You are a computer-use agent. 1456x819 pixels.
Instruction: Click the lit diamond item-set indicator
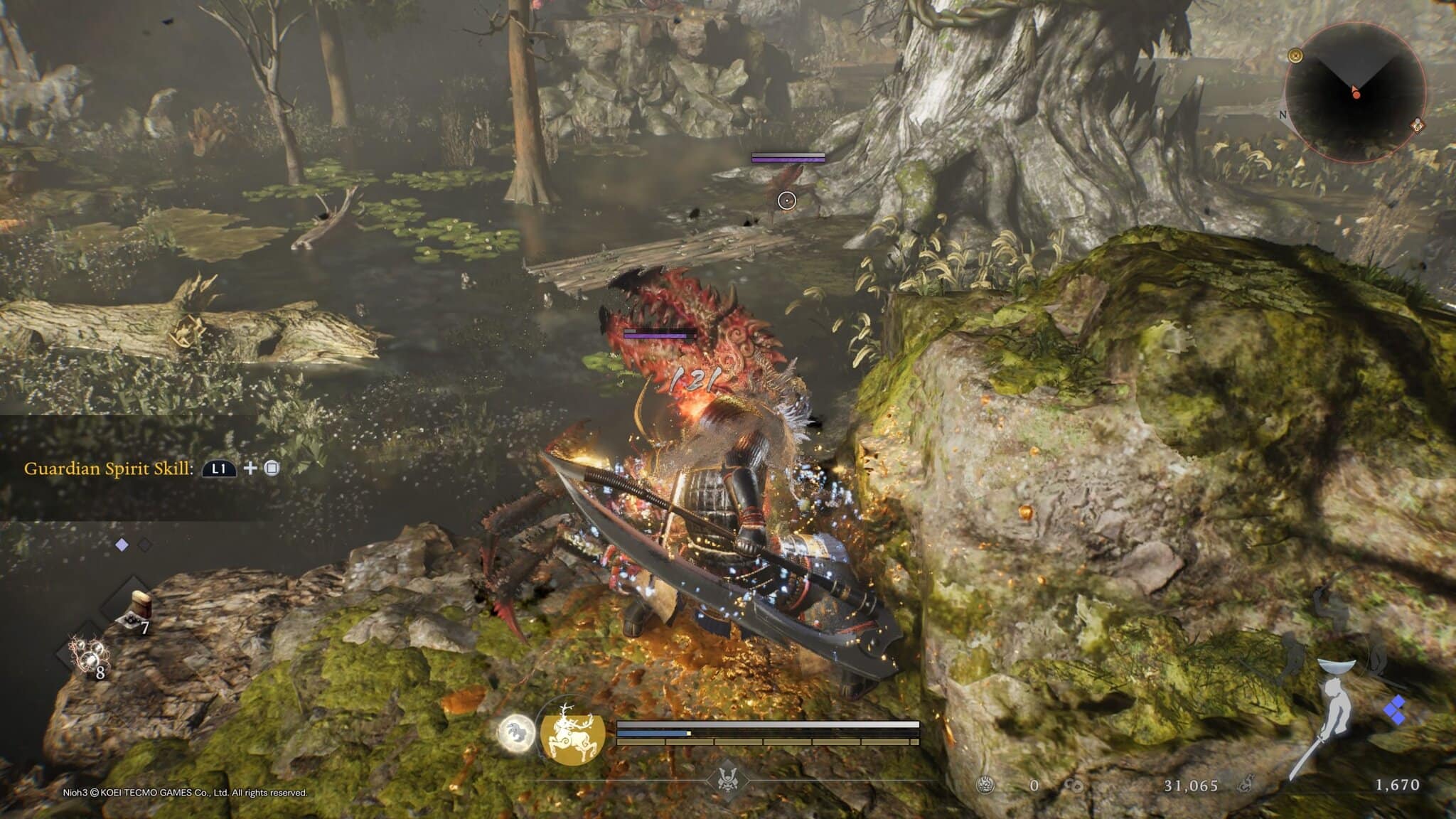(x=122, y=545)
